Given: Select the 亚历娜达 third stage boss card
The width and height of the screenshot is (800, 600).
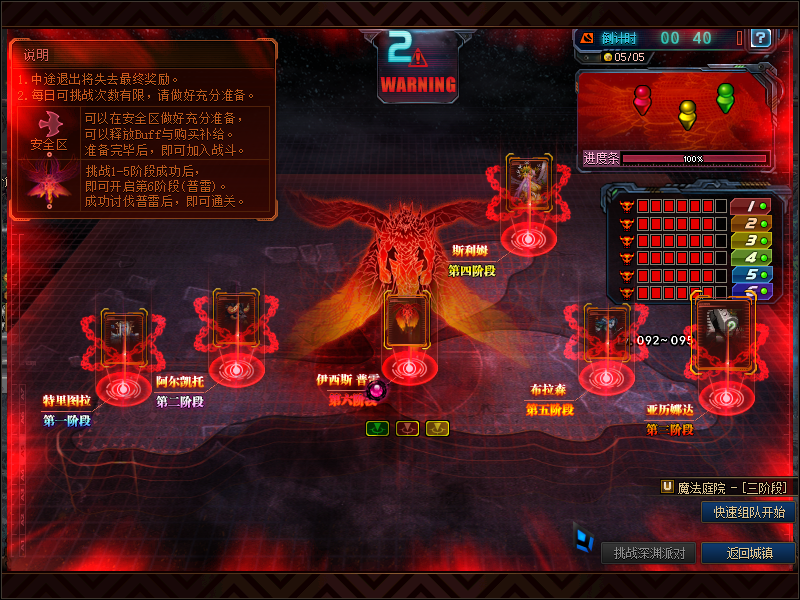Looking at the screenshot, I should coord(722,325).
